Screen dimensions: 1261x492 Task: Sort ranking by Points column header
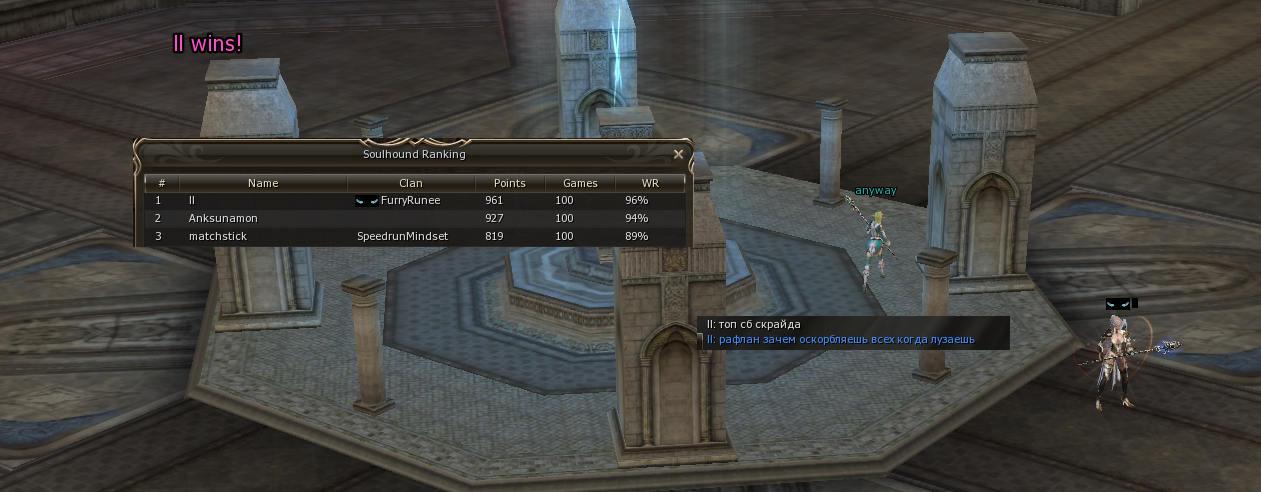[x=509, y=183]
